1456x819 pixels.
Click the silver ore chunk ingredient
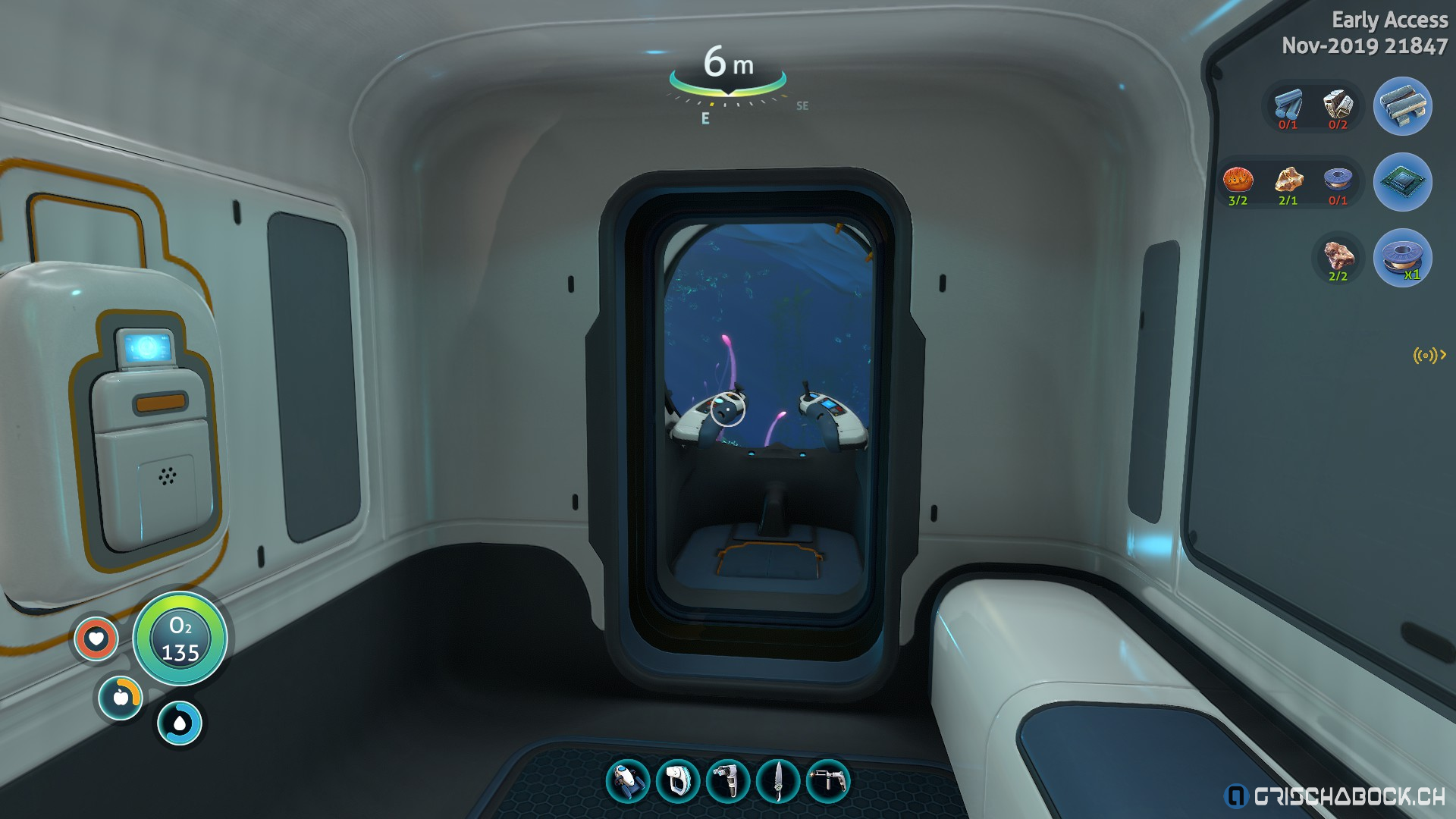[1338, 105]
